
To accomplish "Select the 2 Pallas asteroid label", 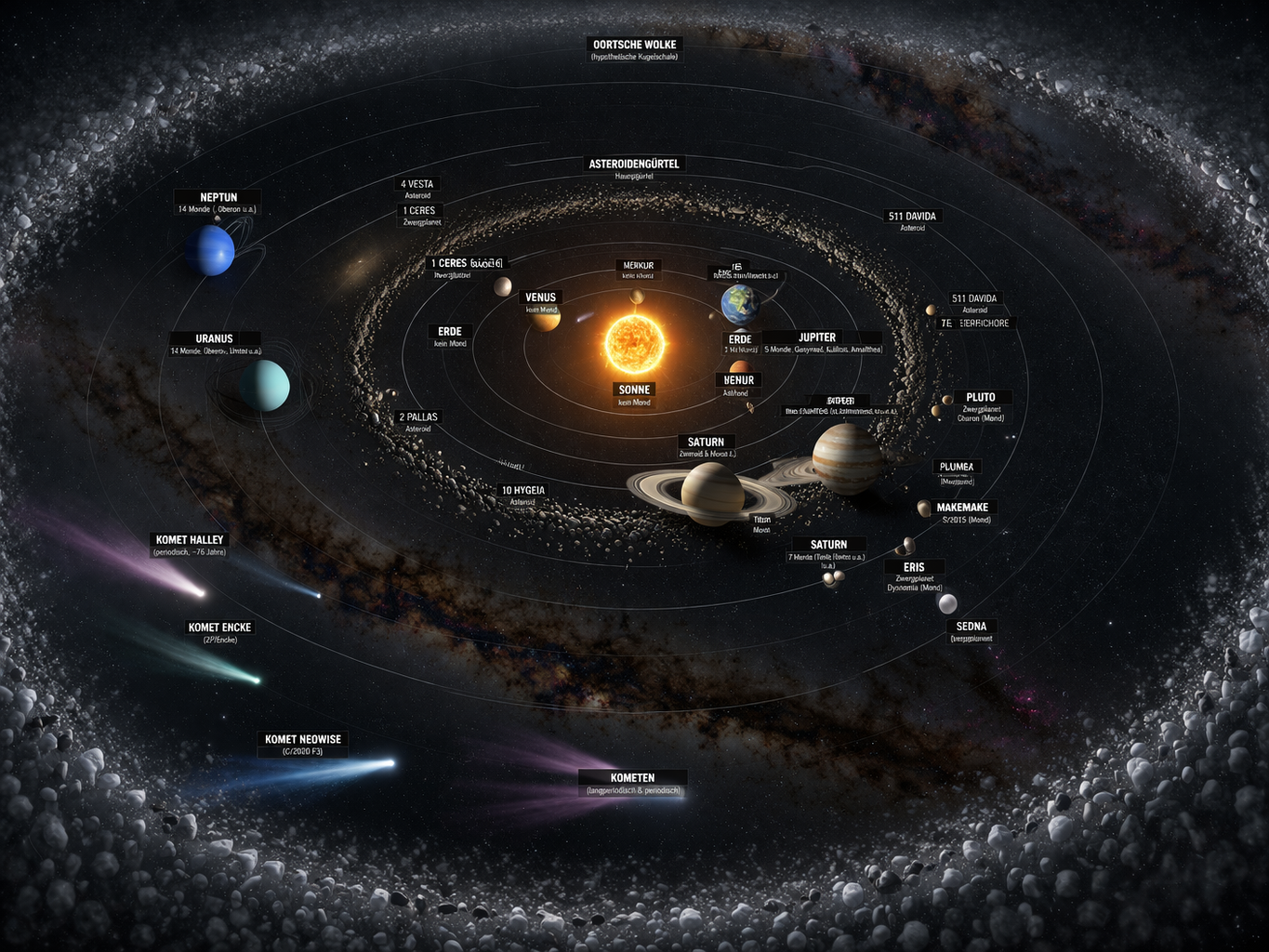I will point(418,417).
